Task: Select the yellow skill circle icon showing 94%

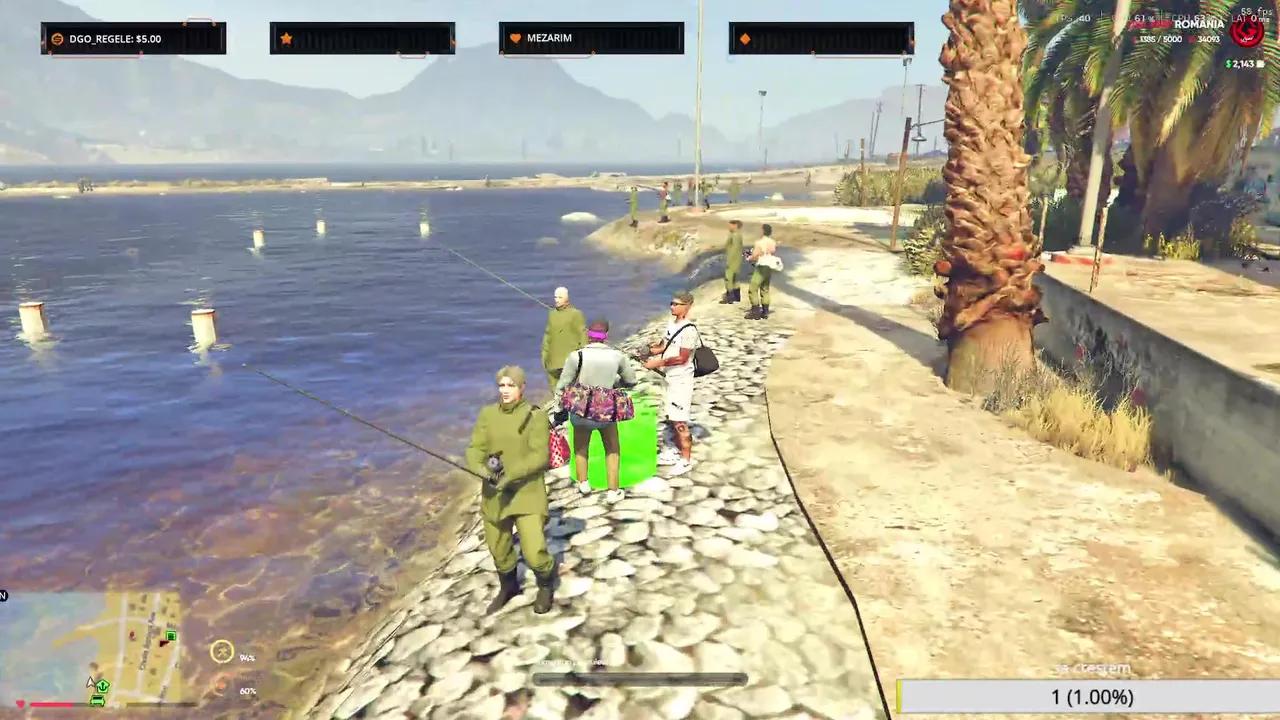Action: click(221, 652)
